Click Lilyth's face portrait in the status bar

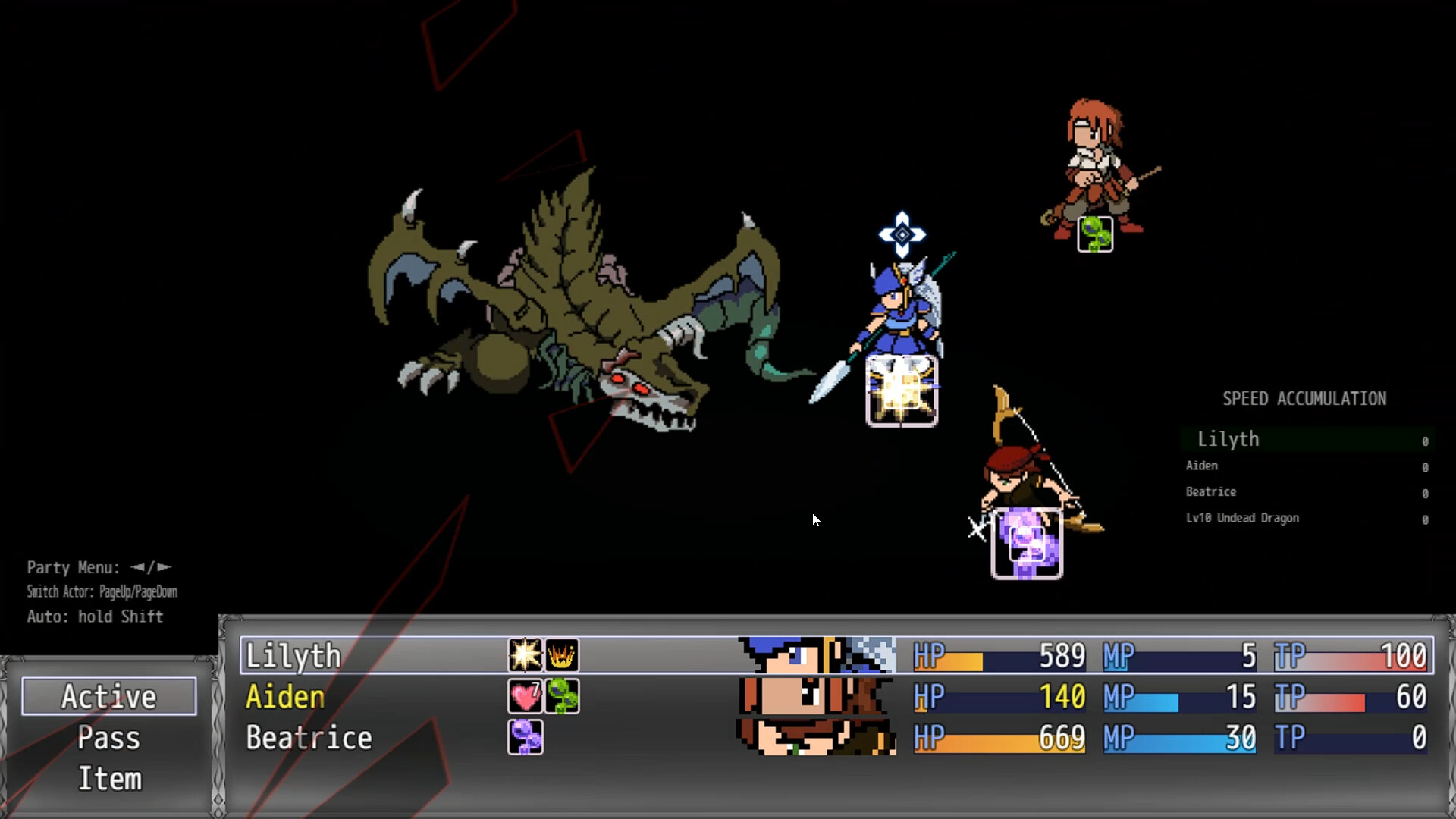click(x=815, y=655)
